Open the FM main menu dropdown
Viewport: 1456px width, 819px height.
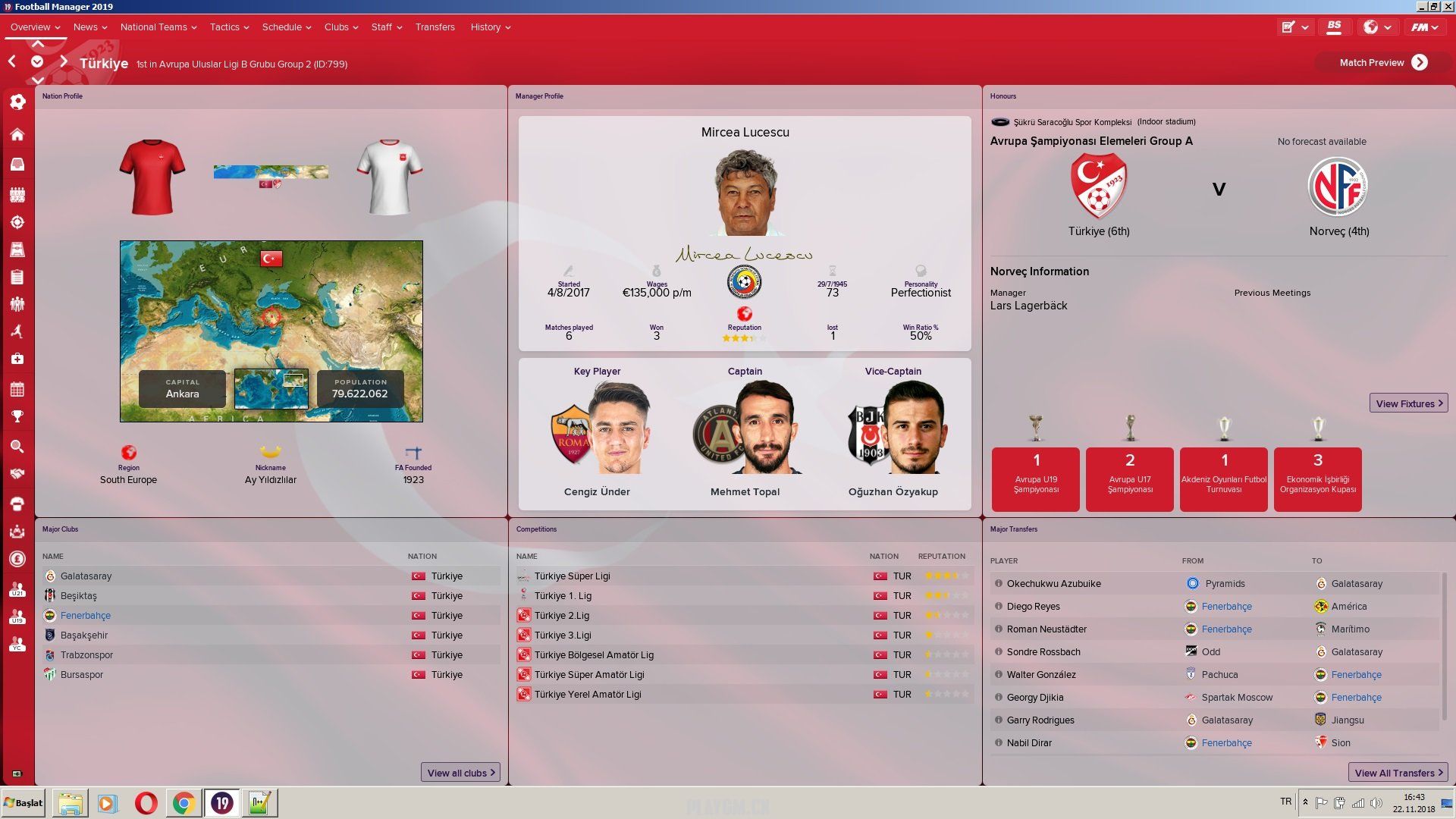[1423, 27]
